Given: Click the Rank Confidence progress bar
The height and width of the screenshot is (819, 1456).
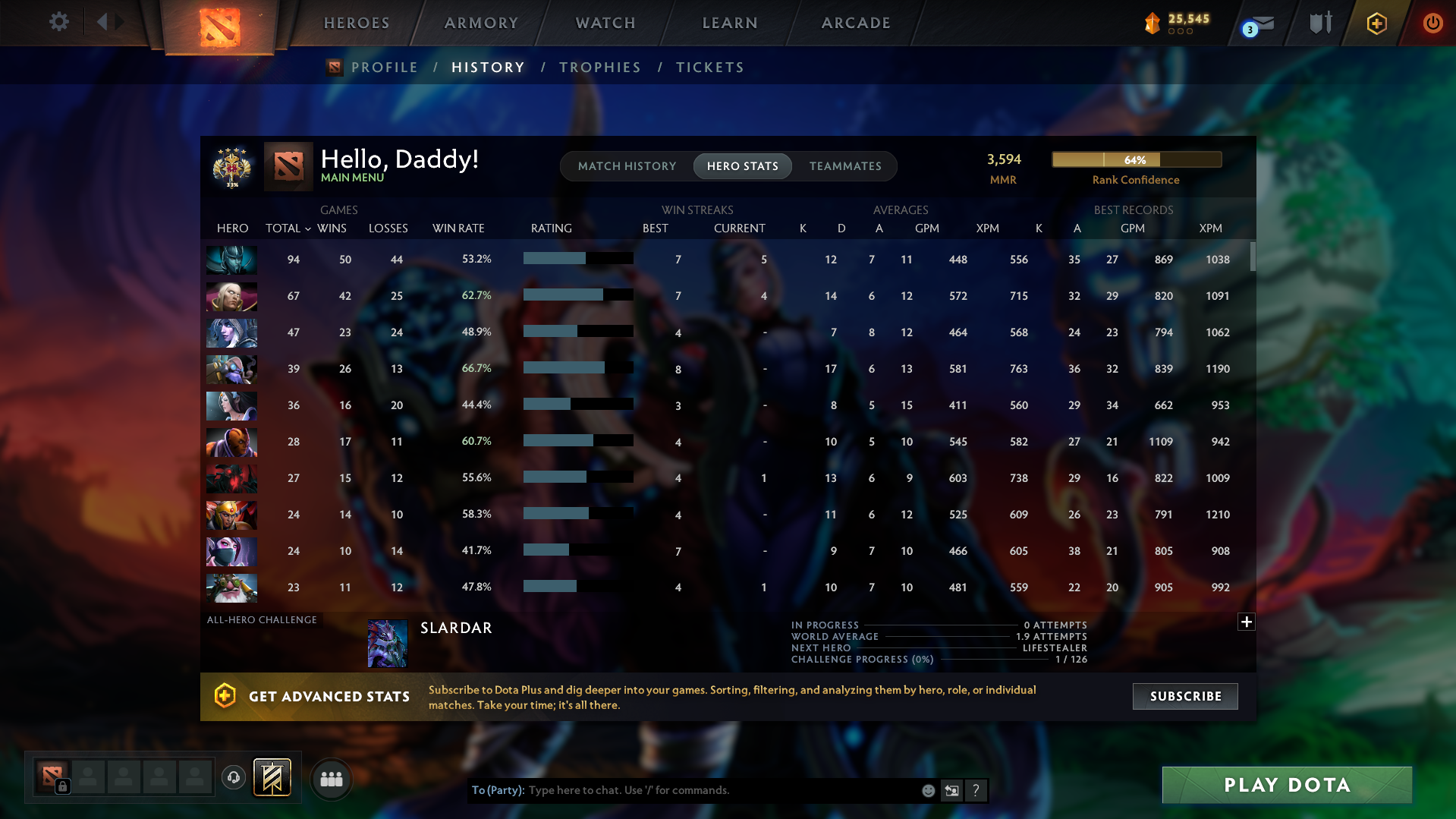Looking at the screenshot, I should 1136,159.
